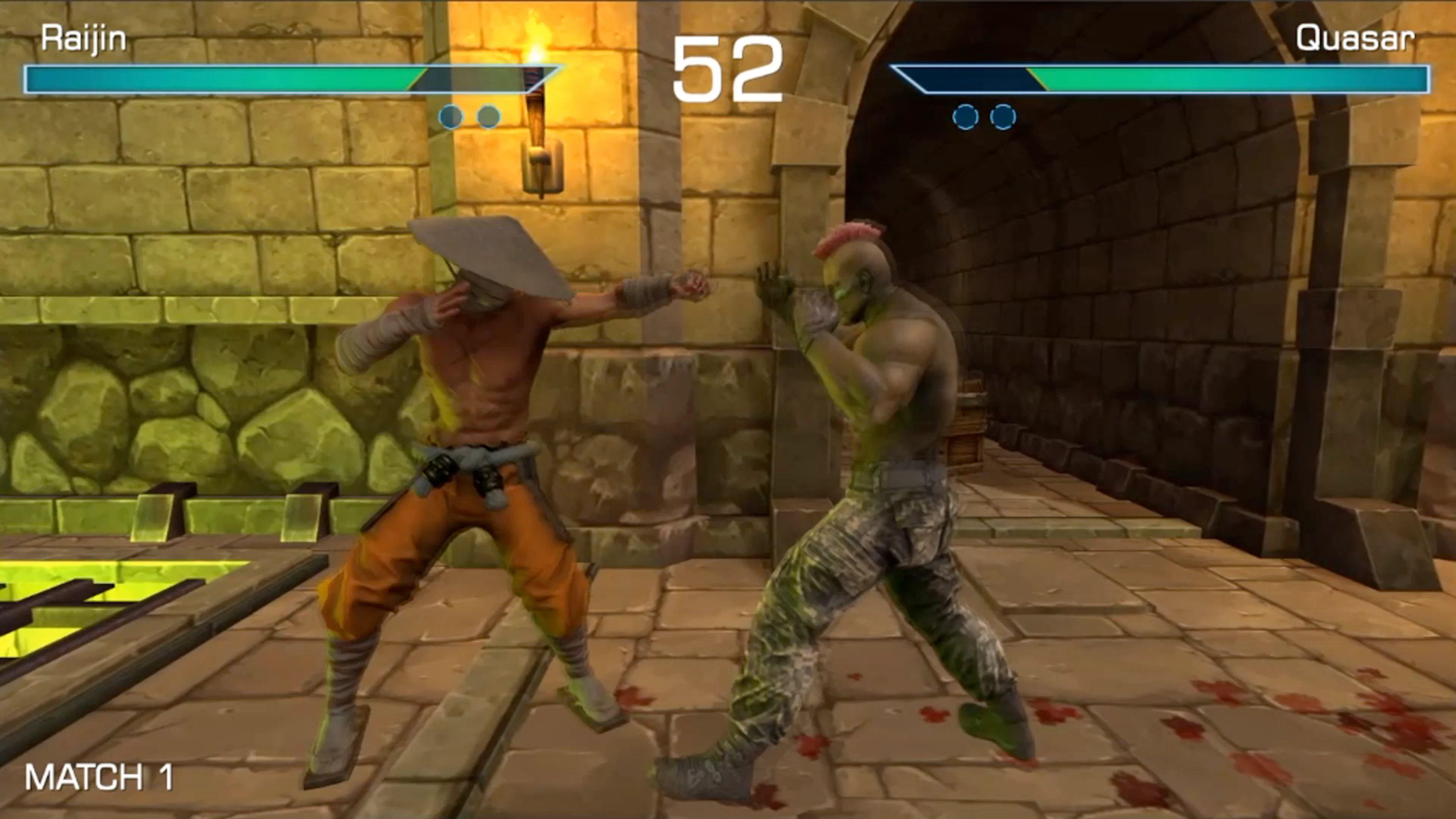Select Quasar's second round indicator dot
The width and height of the screenshot is (1456, 819).
tap(1004, 117)
